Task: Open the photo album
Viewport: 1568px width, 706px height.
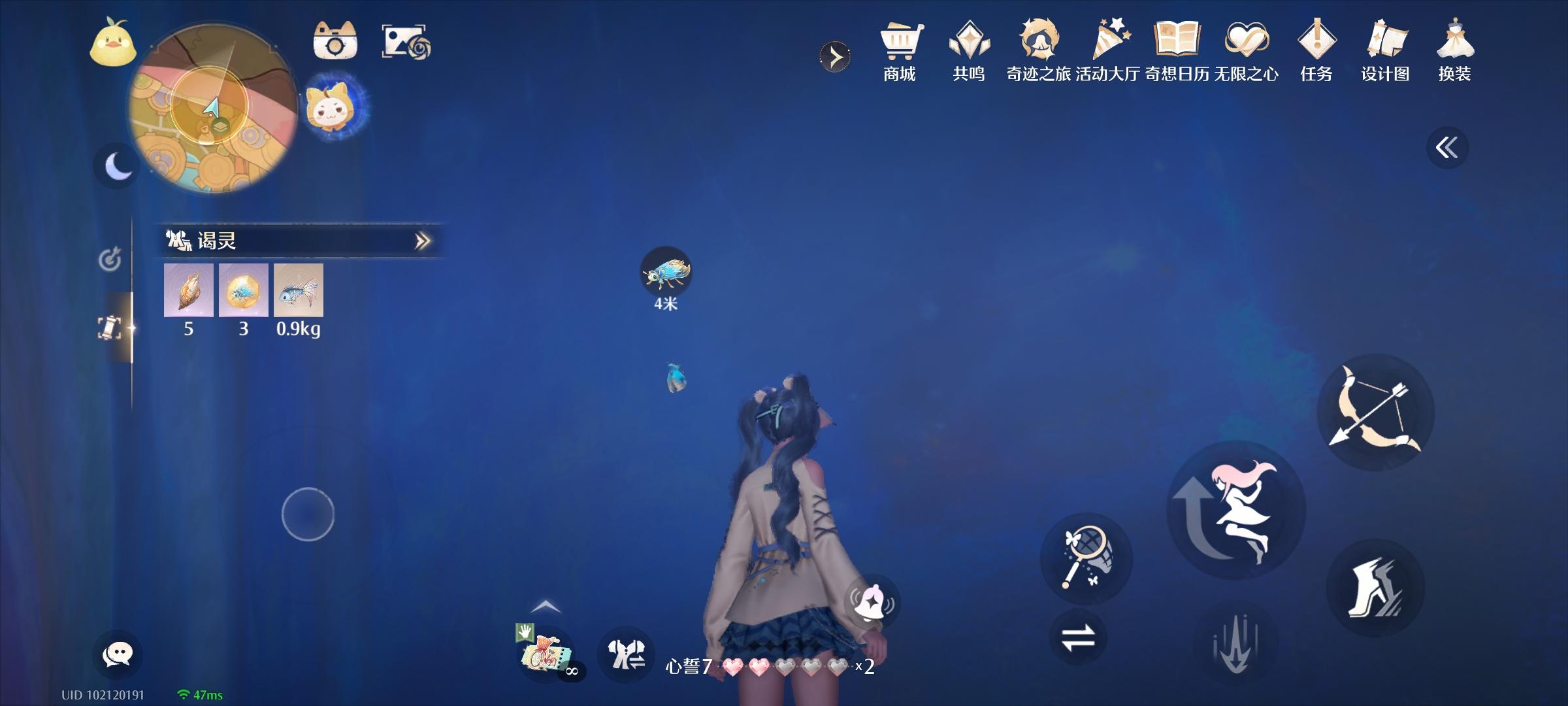Action: [406, 41]
